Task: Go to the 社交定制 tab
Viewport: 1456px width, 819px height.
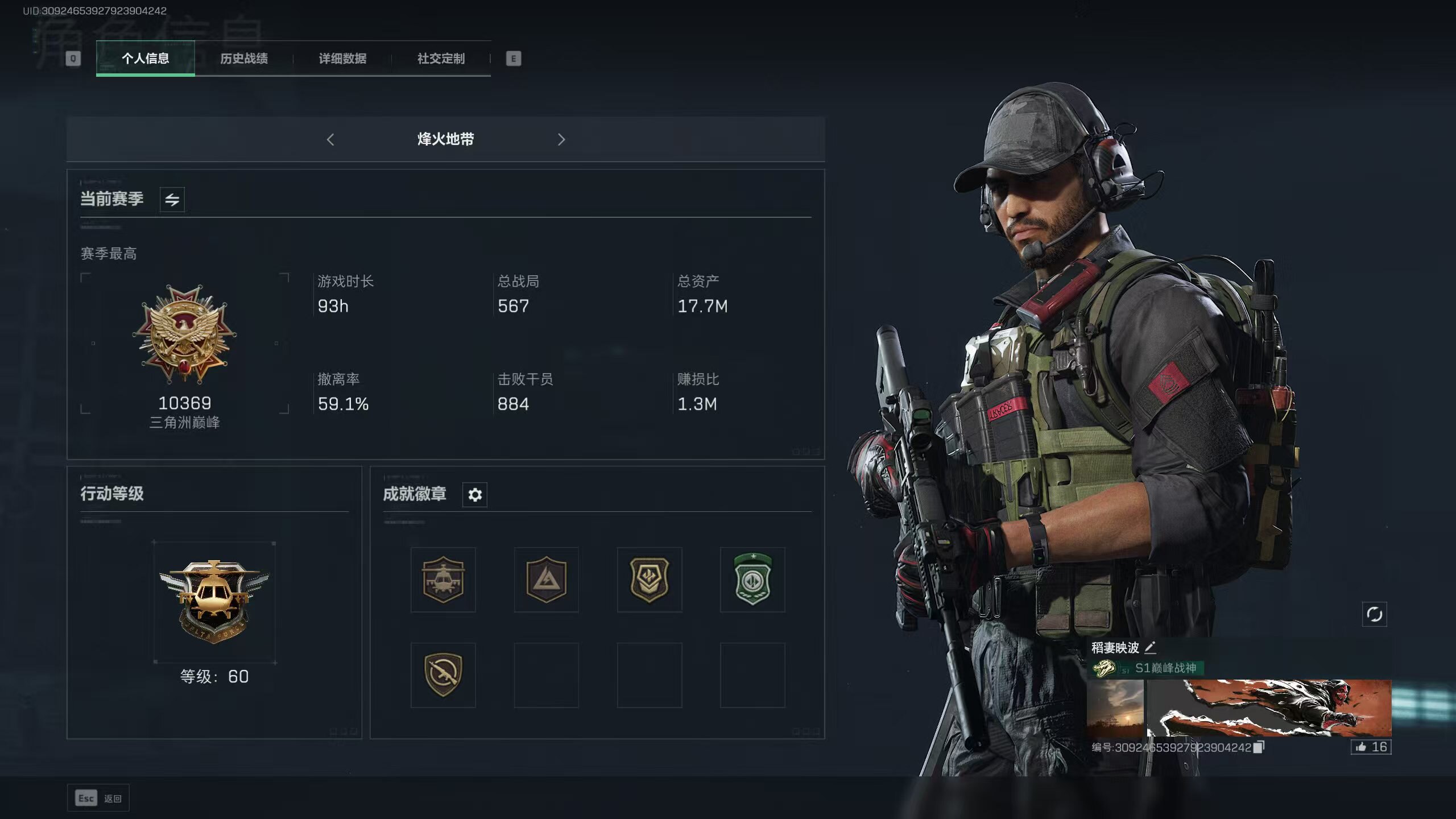Action: point(441,58)
